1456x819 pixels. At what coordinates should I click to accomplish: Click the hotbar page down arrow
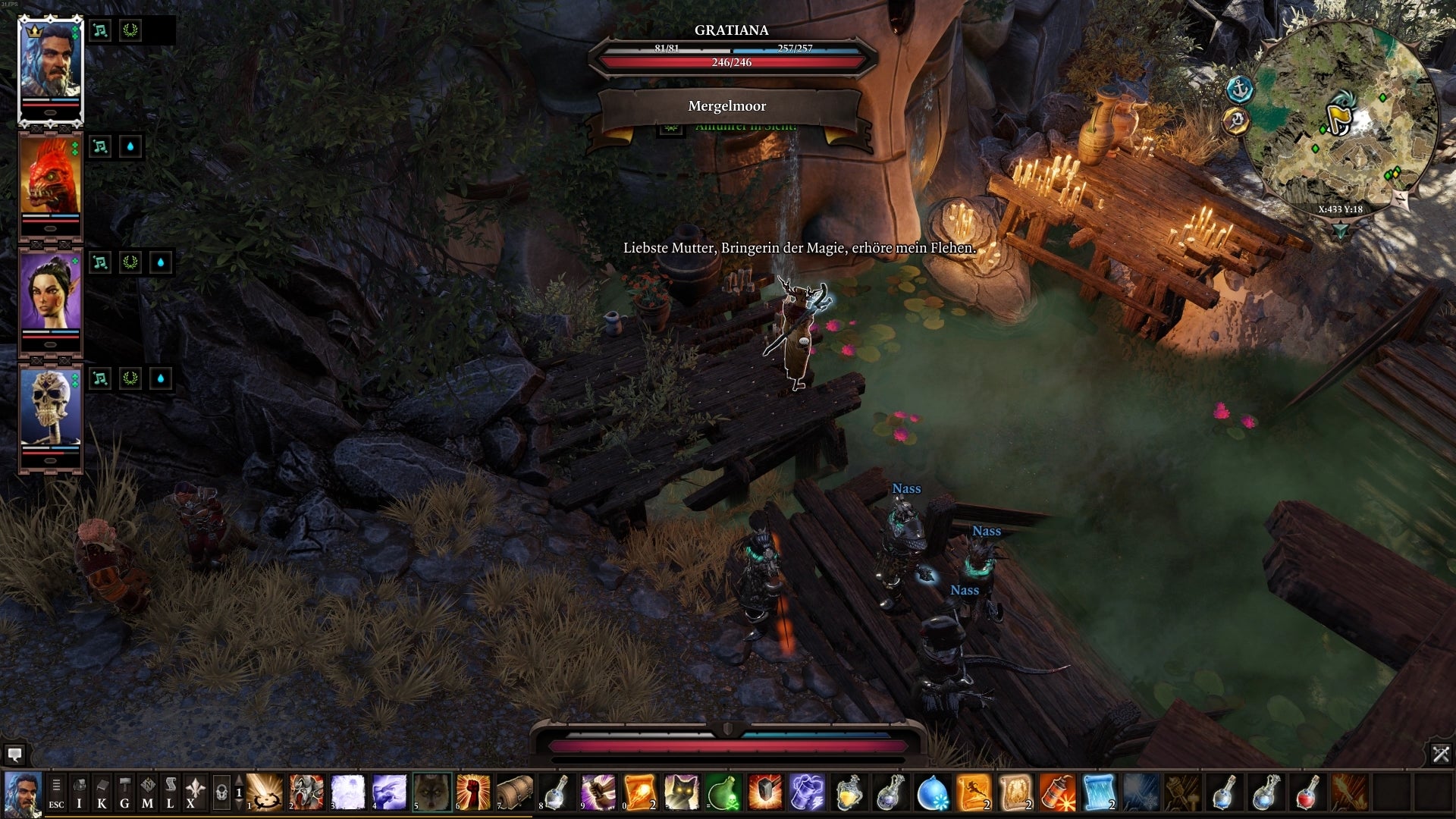[239, 804]
